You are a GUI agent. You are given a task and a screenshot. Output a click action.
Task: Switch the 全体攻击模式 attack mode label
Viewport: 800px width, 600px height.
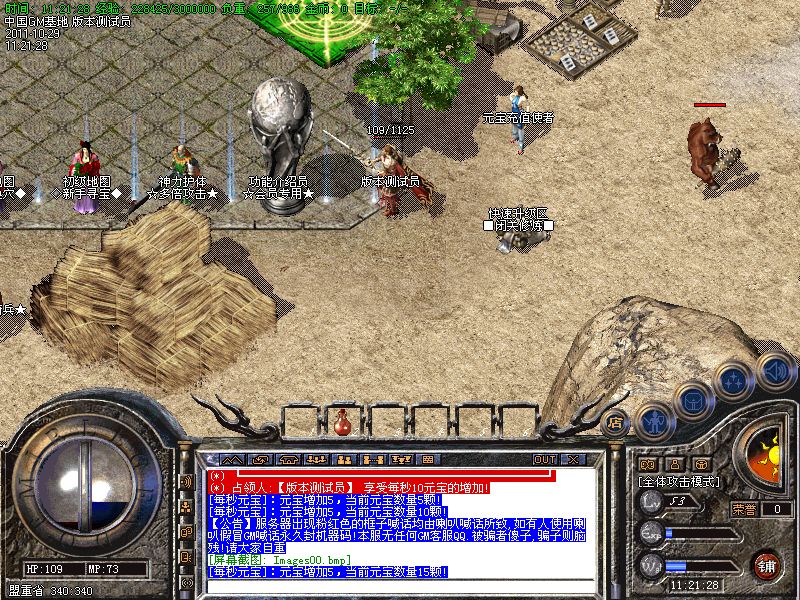[x=680, y=481]
